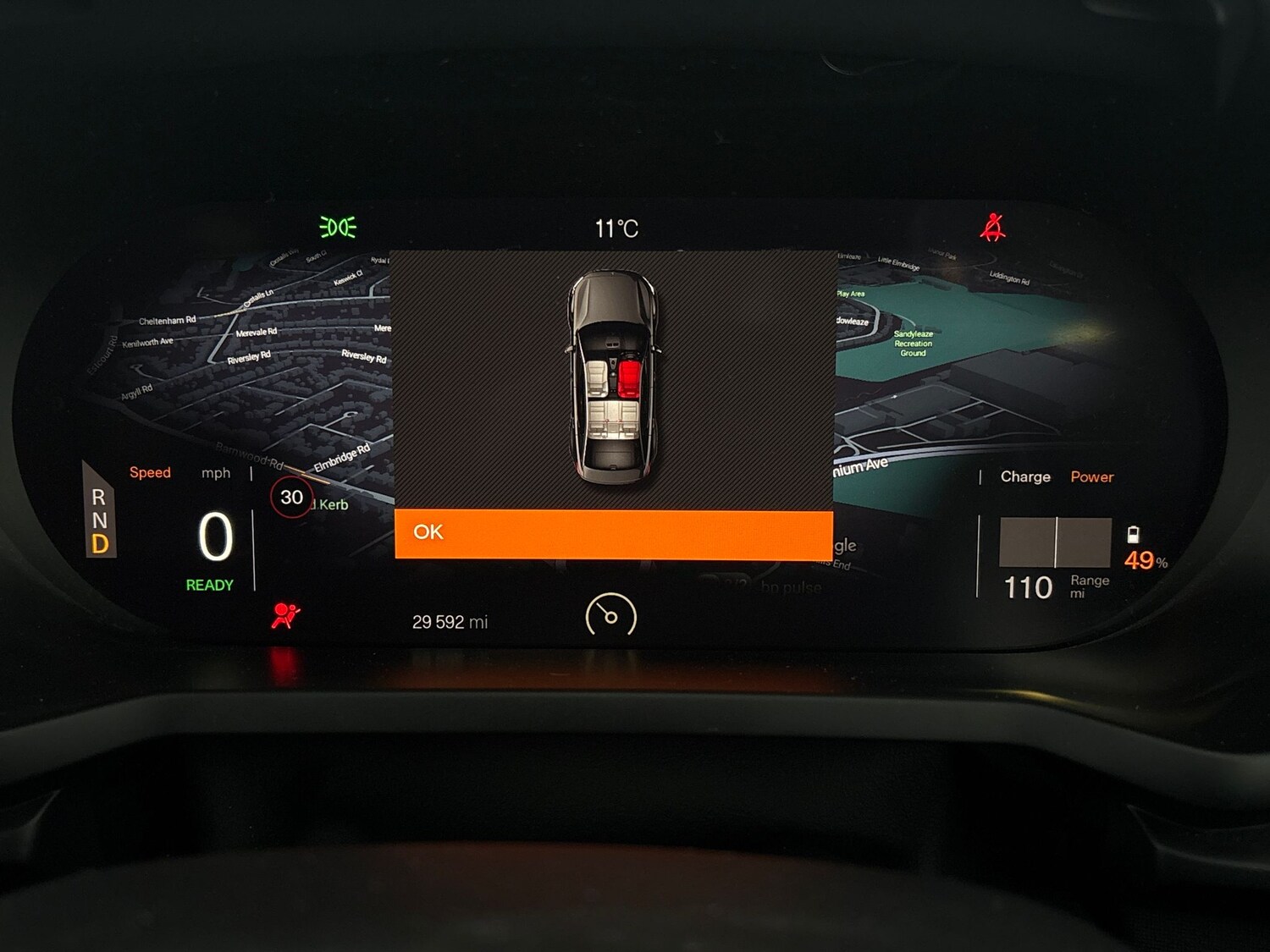Open the RND gear selector display
The image size is (1270, 952).
coord(99,521)
